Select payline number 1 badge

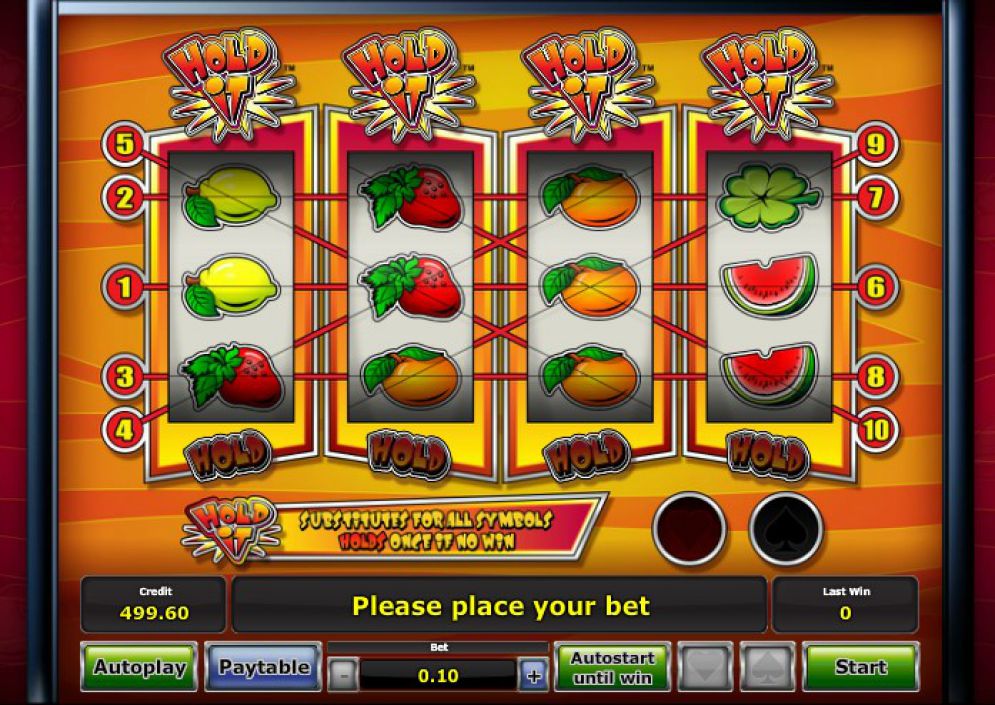(x=125, y=288)
